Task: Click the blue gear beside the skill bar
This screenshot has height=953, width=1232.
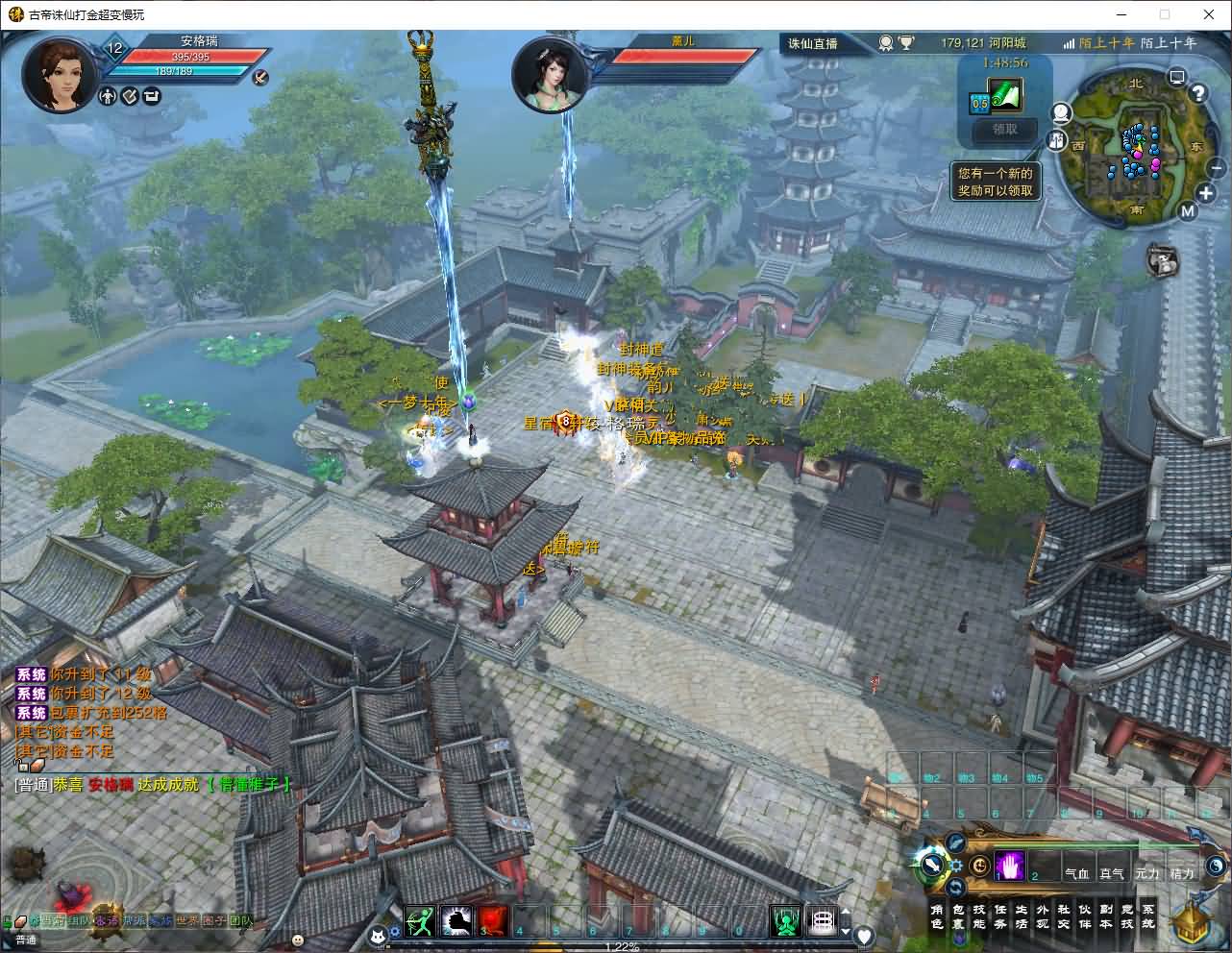Action: point(955,867)
